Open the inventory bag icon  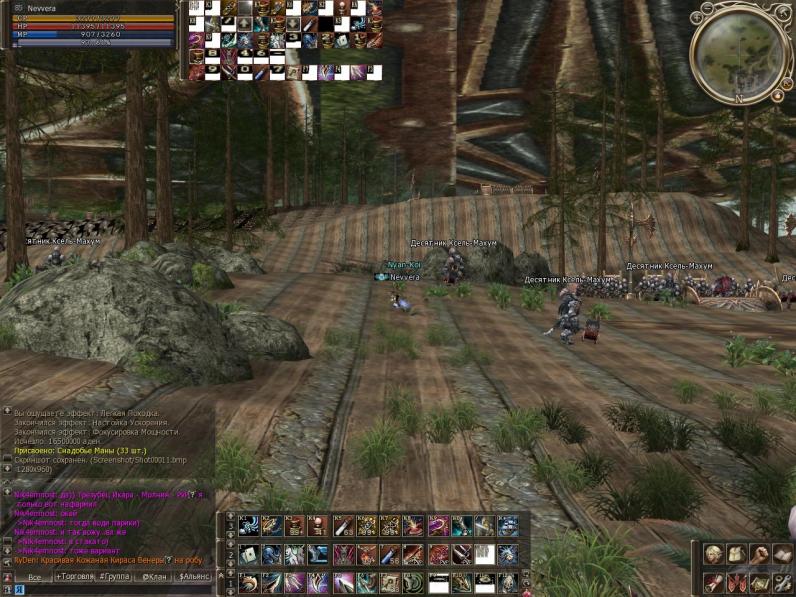[x=736, y=553]
